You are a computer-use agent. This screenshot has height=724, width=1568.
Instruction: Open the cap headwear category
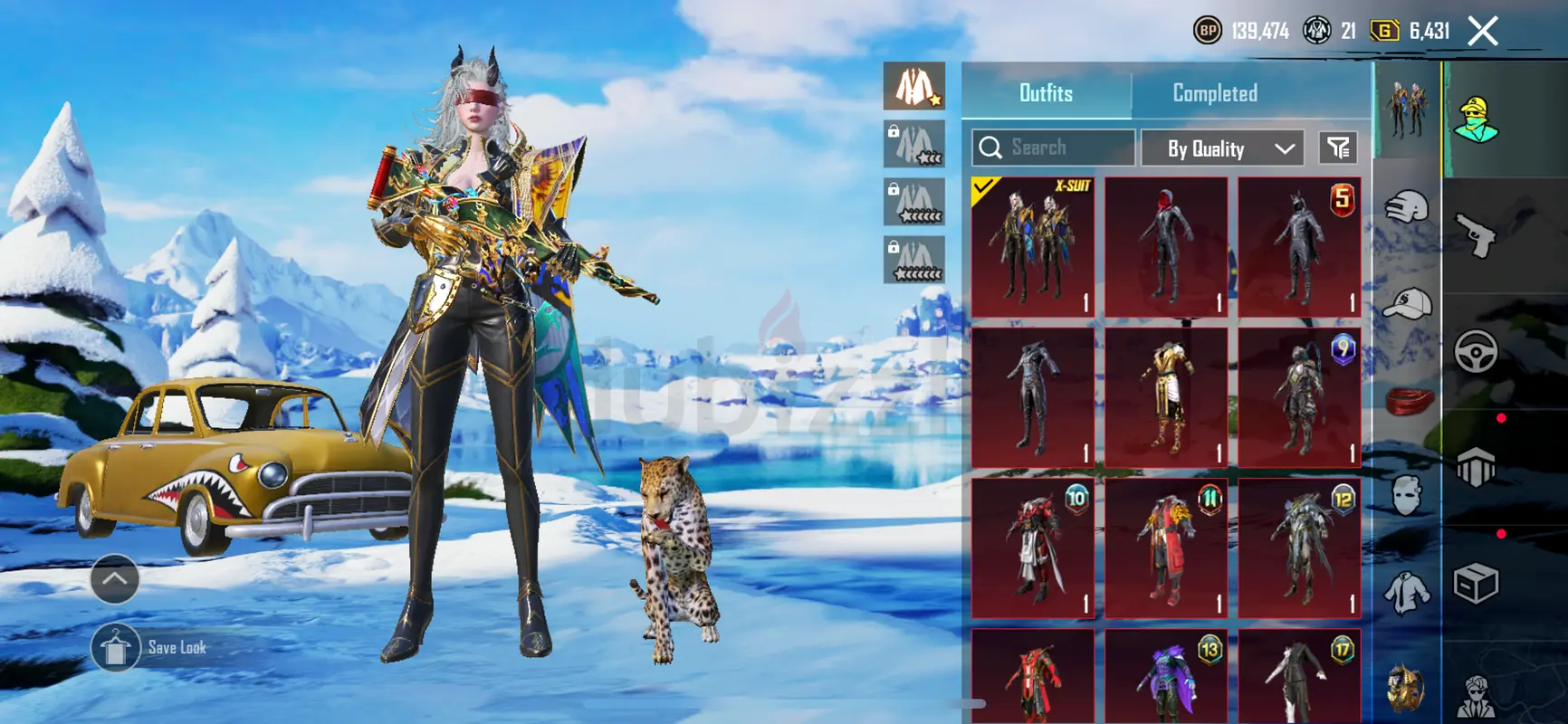1406,303
